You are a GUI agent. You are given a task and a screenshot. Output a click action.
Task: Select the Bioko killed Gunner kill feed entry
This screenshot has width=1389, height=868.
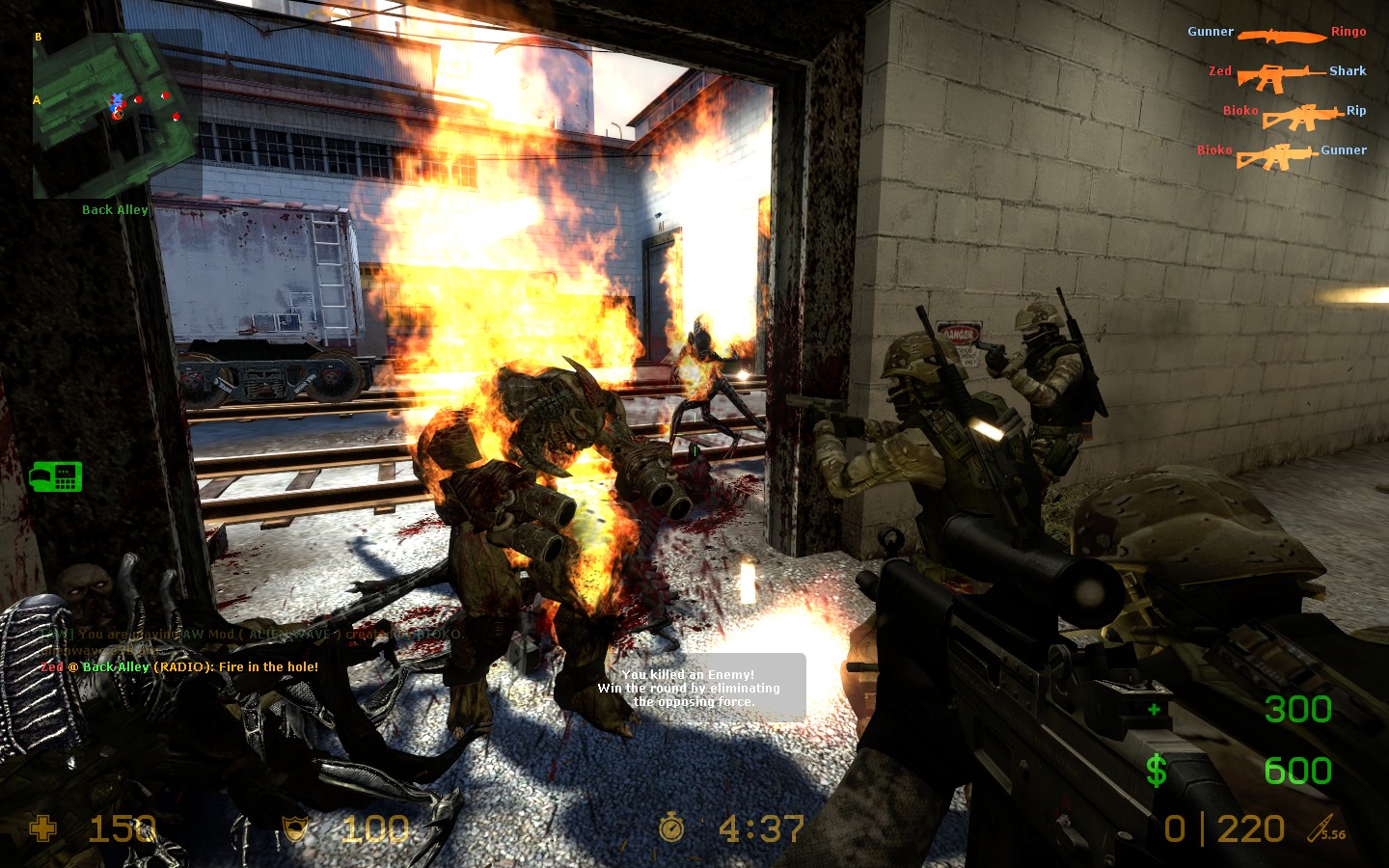1281,152
